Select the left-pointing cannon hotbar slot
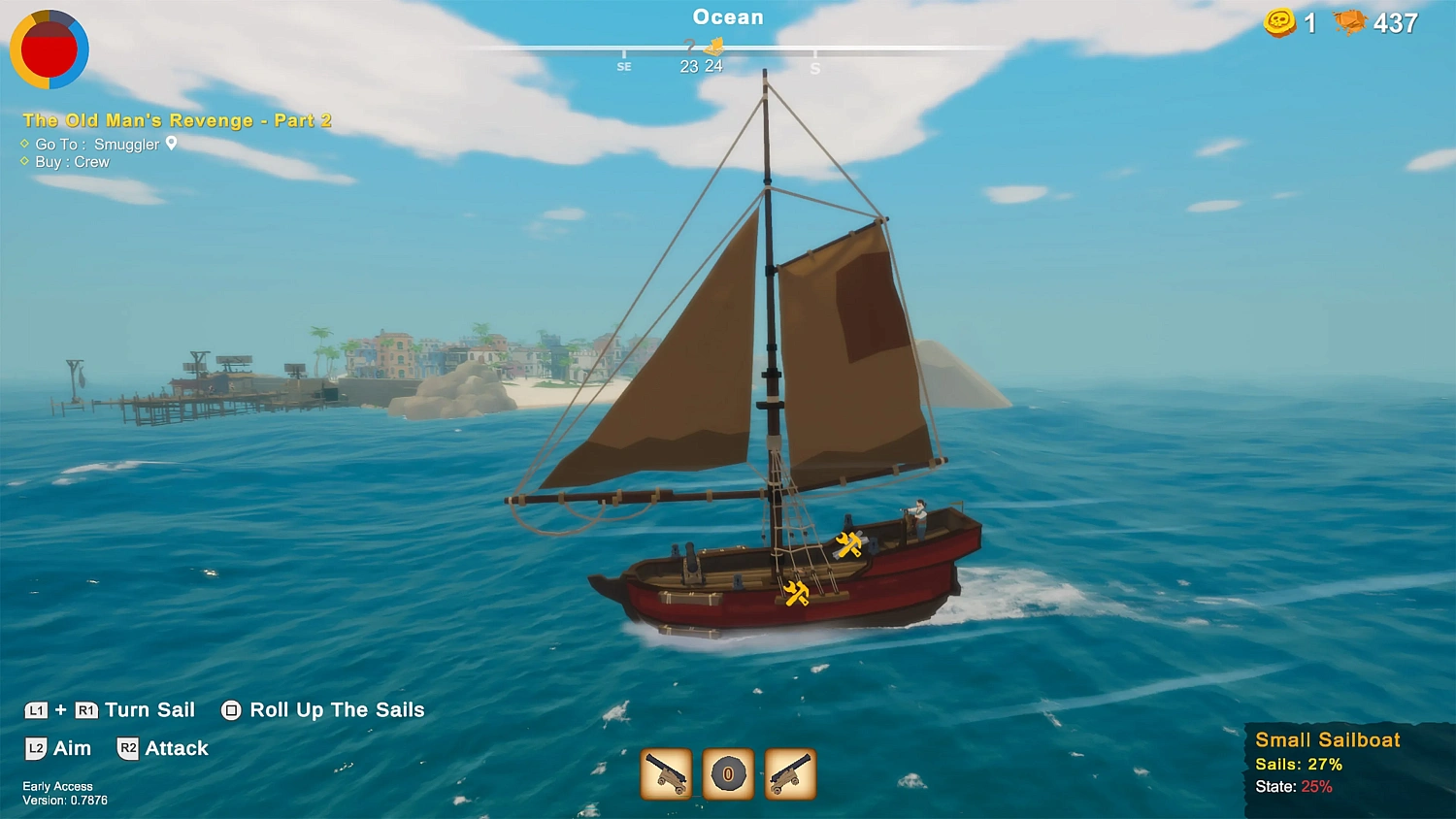Viewport: 1456px width, 819px height. [666, 773]
